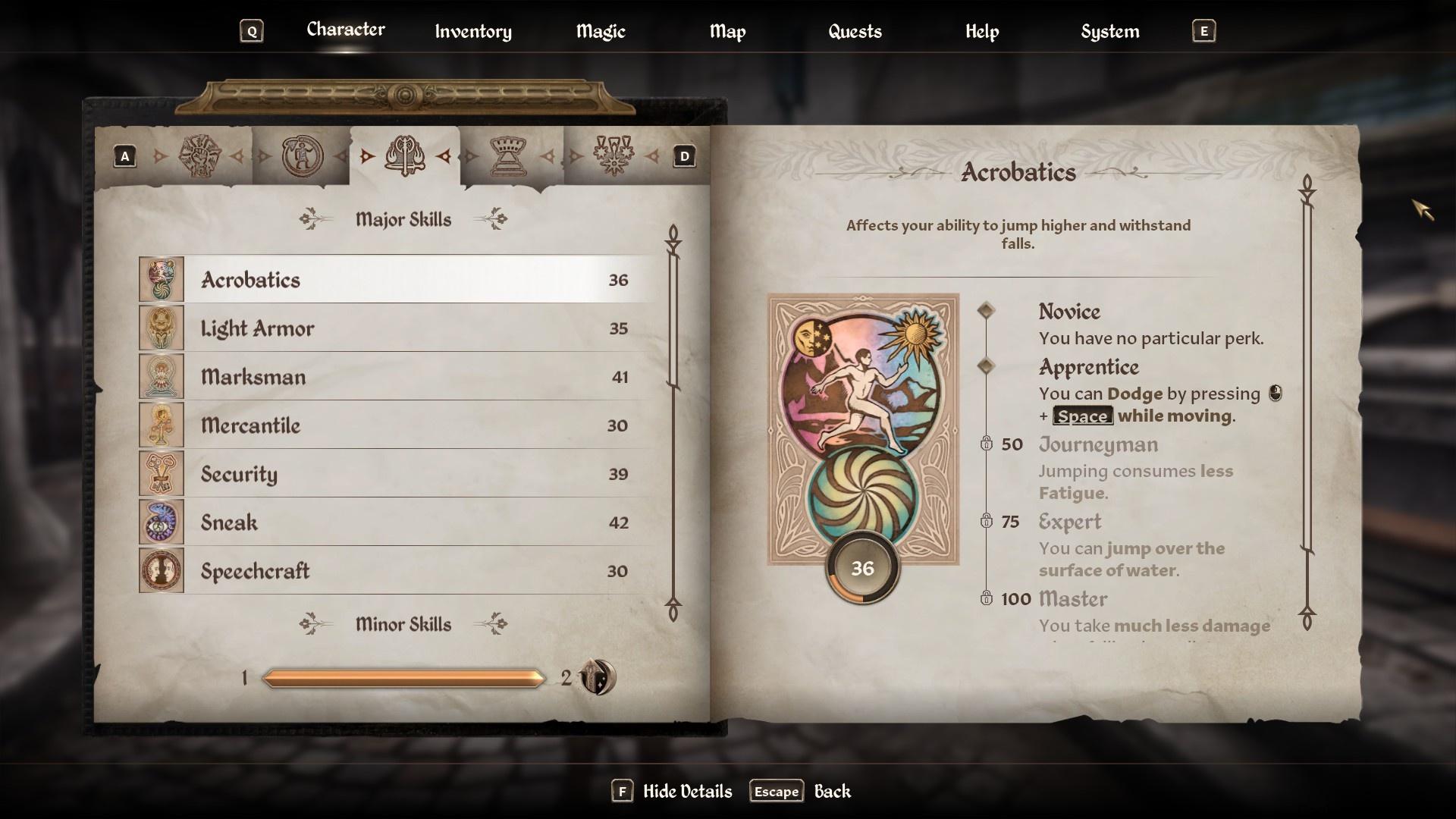1456x819 pixels.
Task: Show the Map screen
Action: coord(727,31)
